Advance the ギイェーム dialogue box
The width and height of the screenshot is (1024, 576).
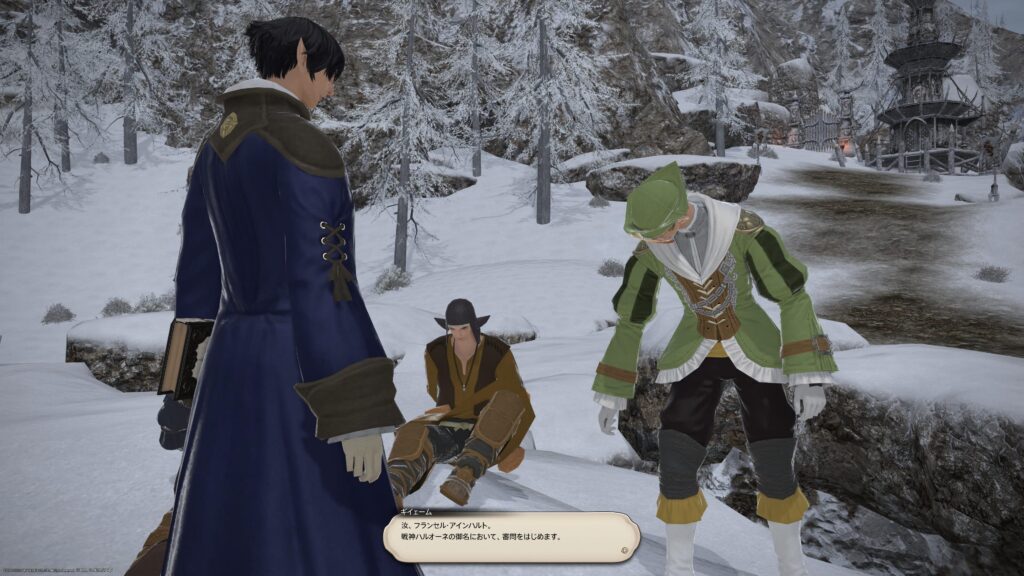510,537
